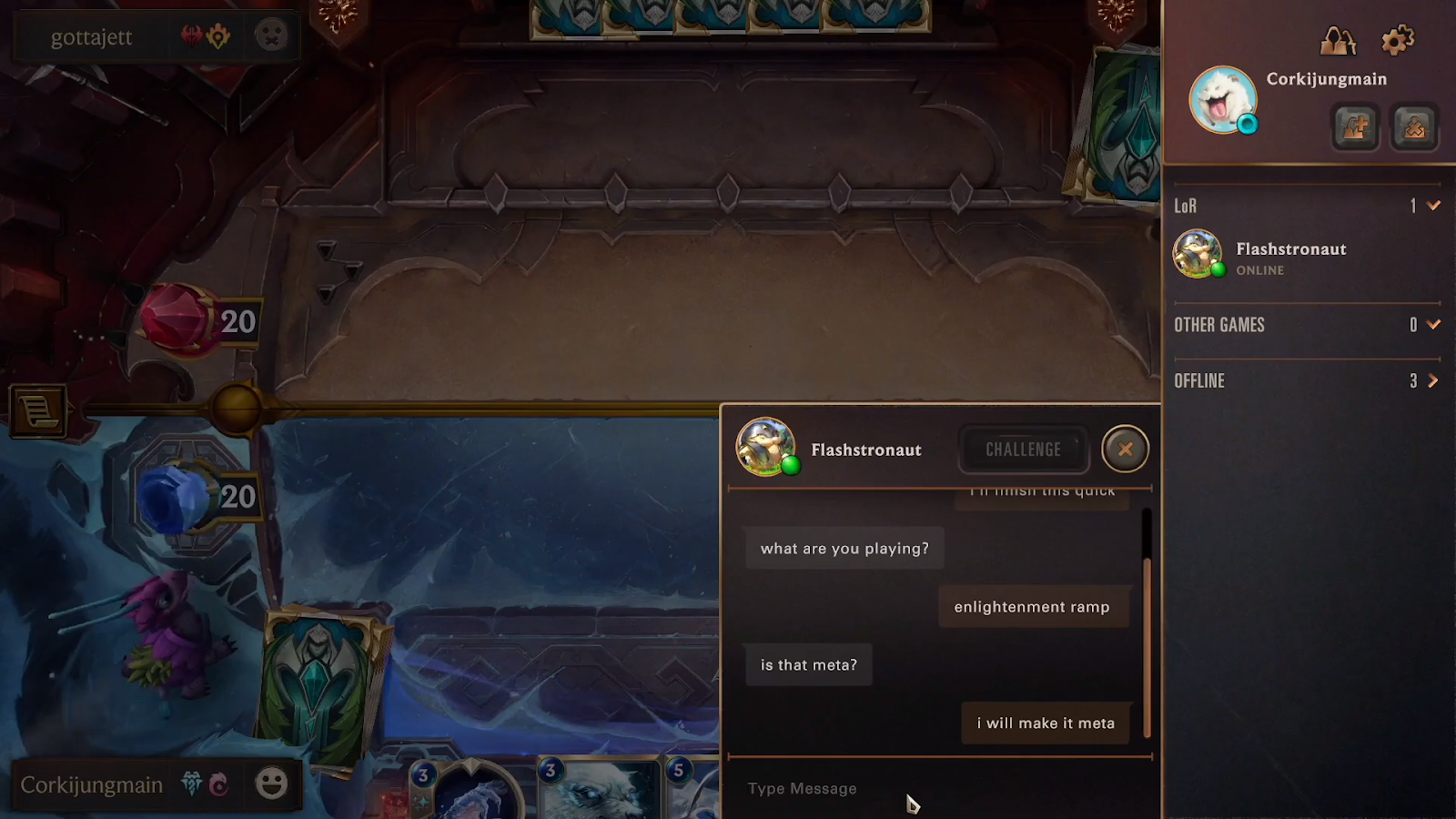Click your Poro profile avatar

click(x=1222, y=98)
